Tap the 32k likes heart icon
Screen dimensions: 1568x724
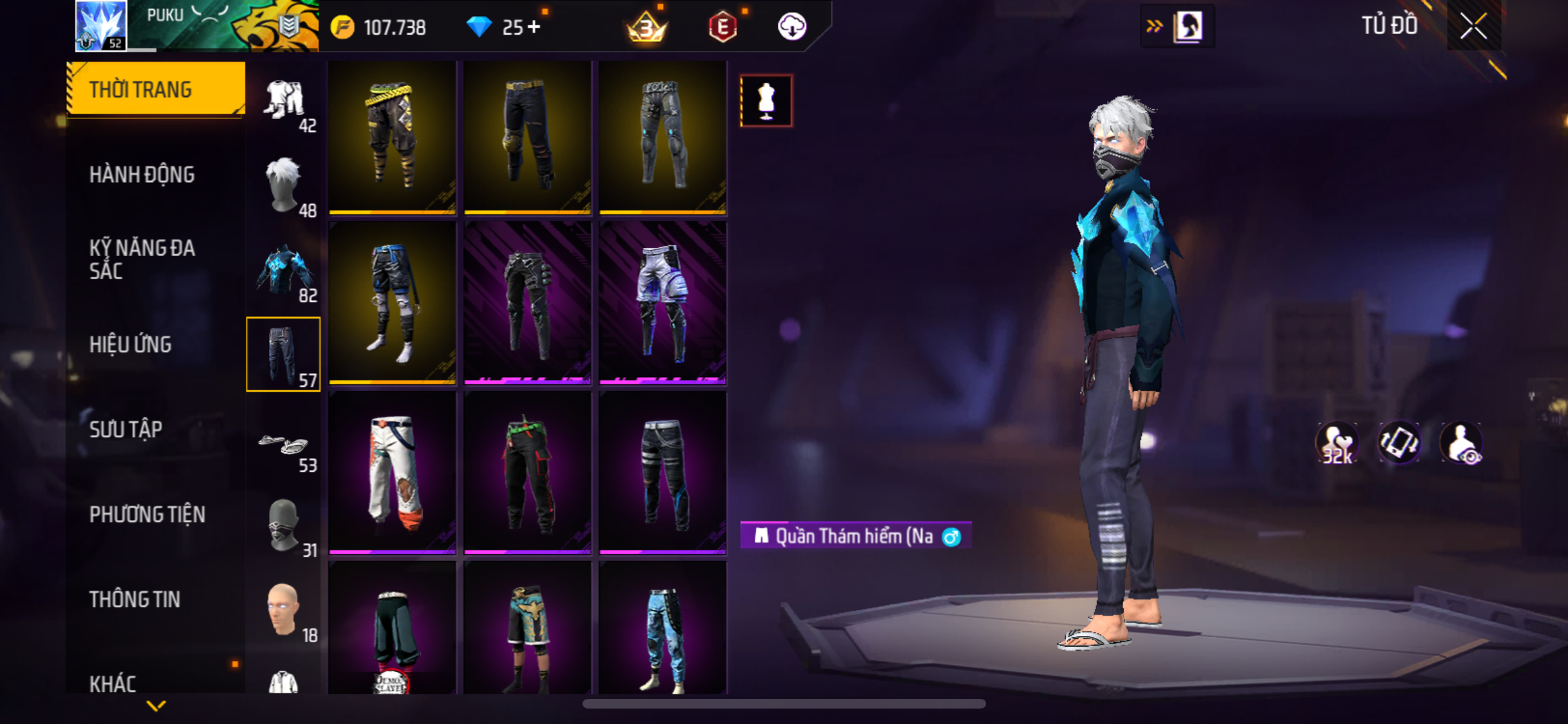click(1337, 443)
